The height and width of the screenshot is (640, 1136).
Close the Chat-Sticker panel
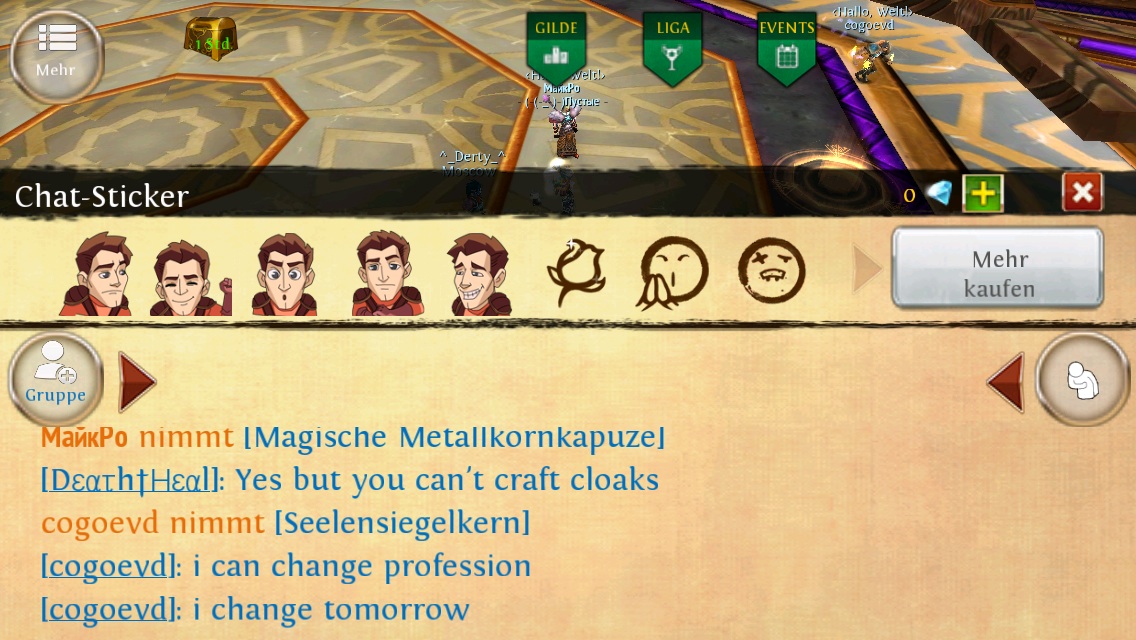1083,192
